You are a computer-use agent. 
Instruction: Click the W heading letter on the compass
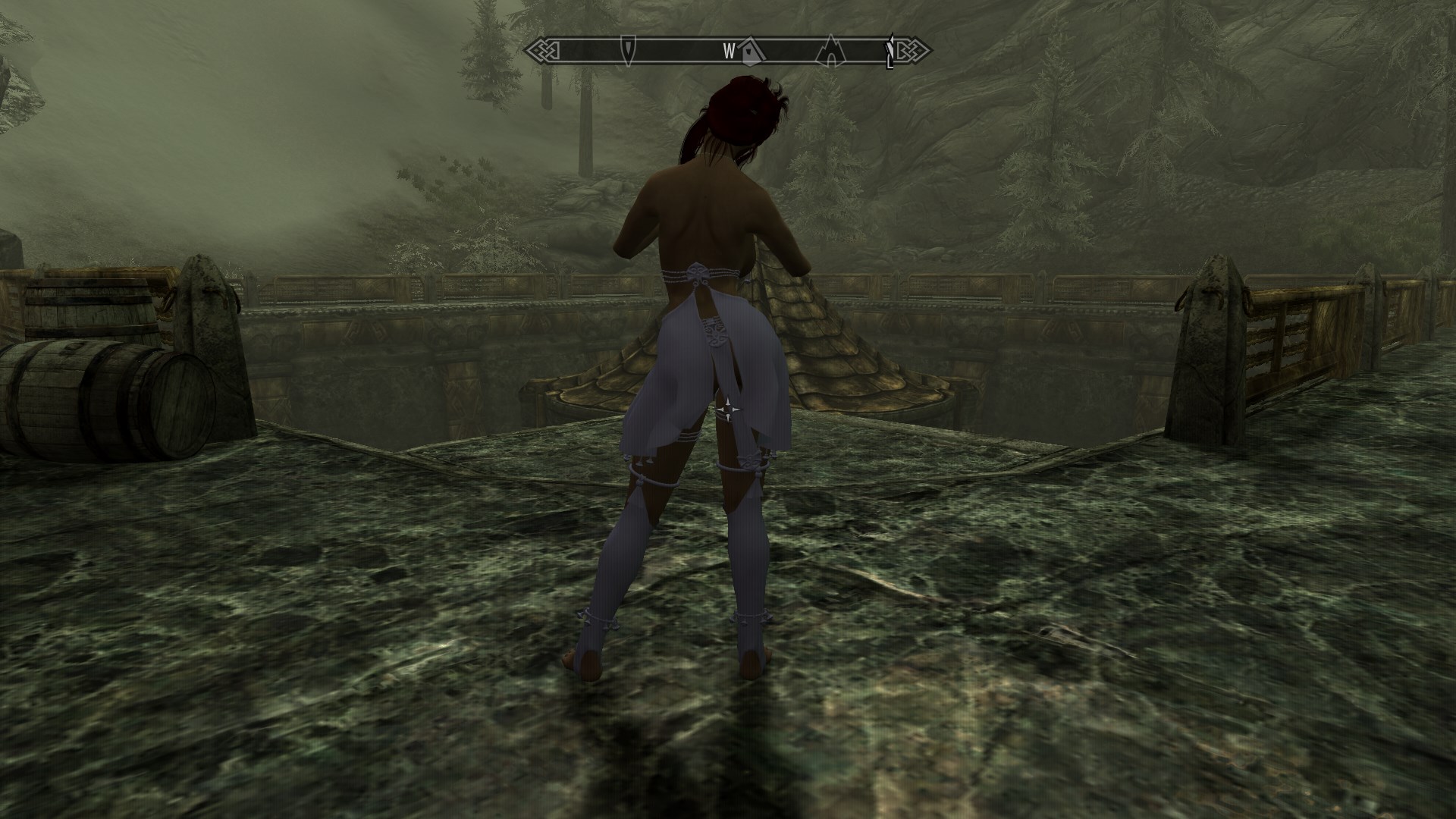(729, 51)
